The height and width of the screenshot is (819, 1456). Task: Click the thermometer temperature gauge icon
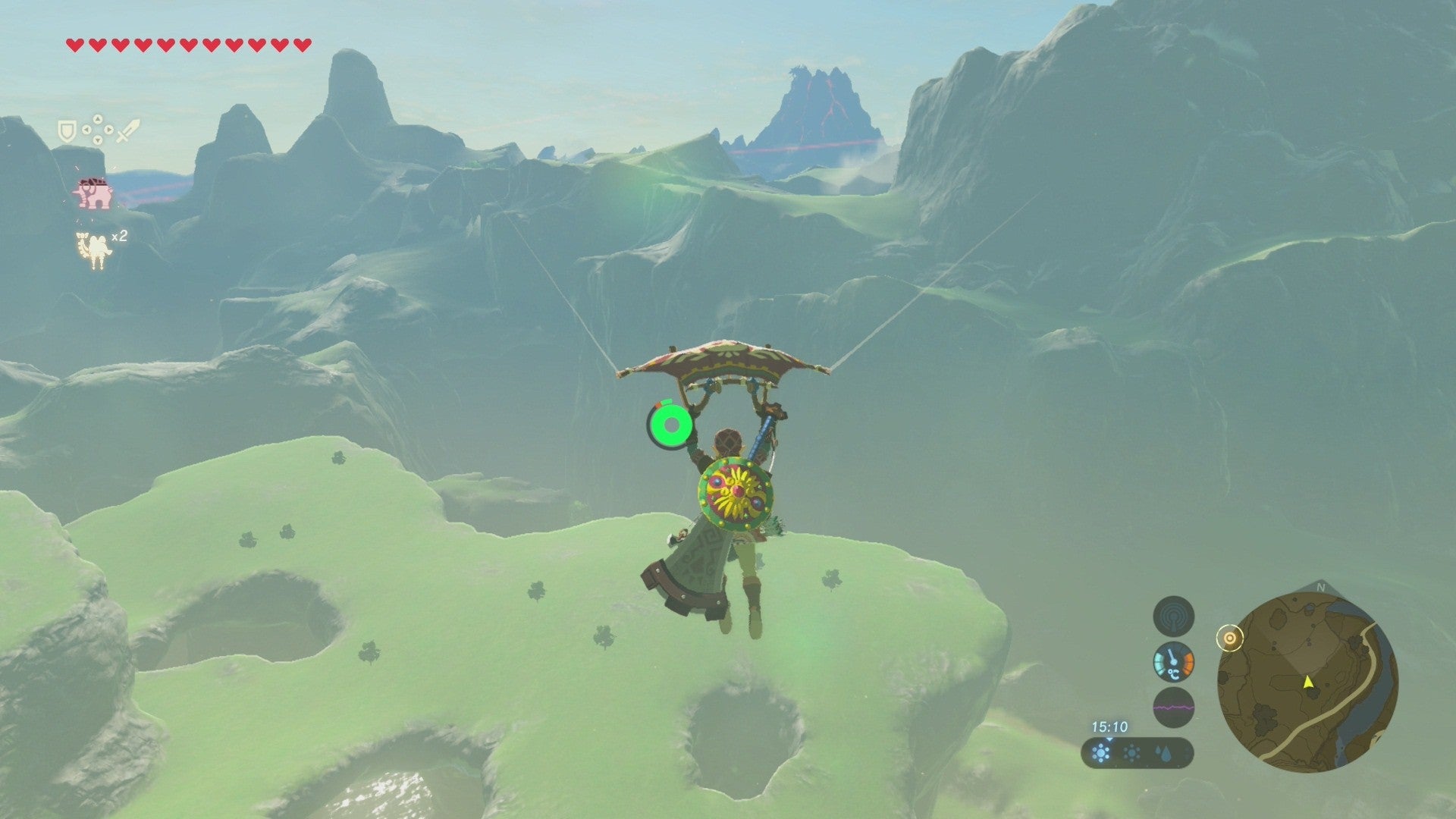pyautogui.click(x=1173, y=662)
